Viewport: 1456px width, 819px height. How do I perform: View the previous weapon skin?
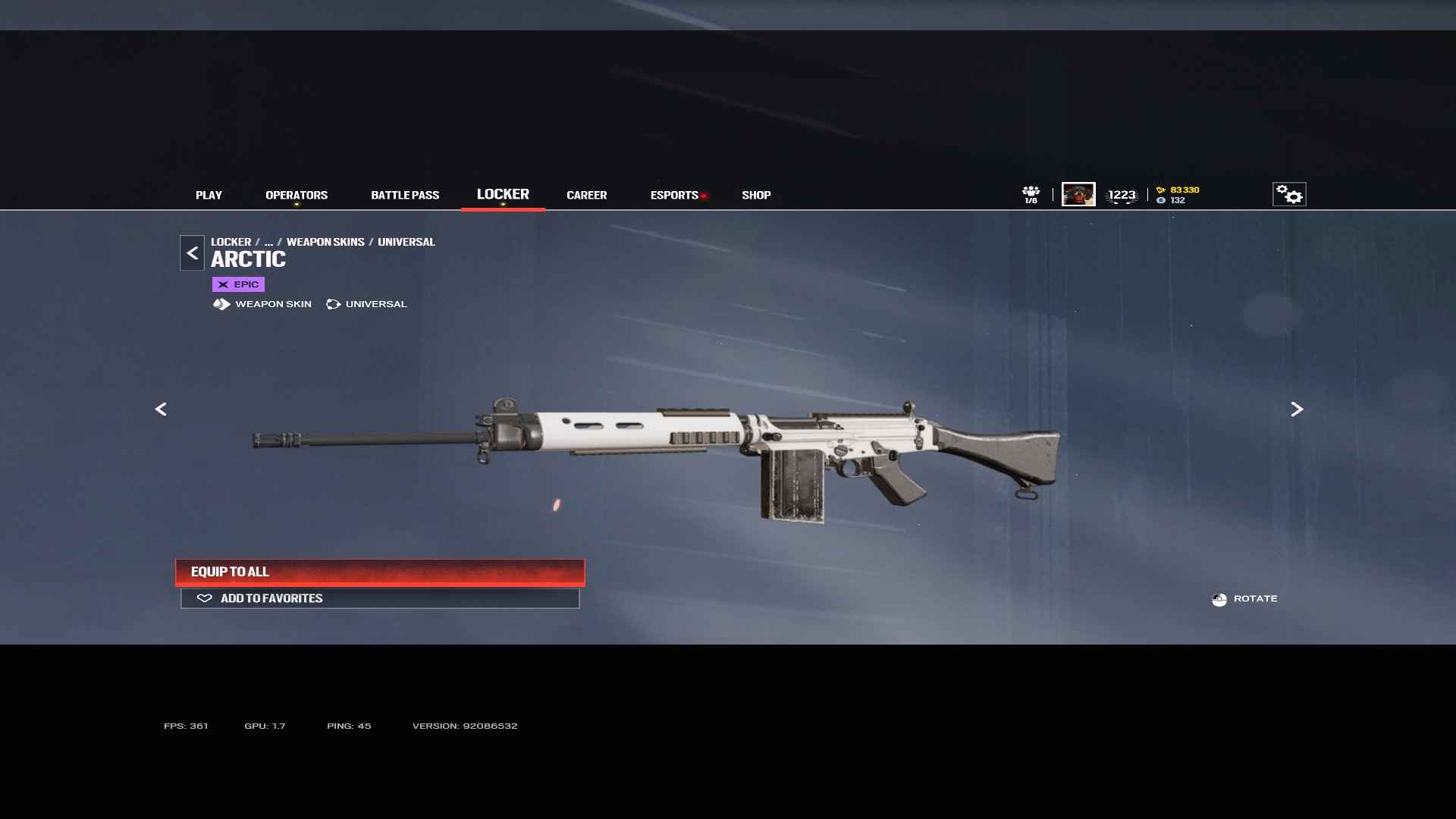pyautogui.click(x=161, y=409)
